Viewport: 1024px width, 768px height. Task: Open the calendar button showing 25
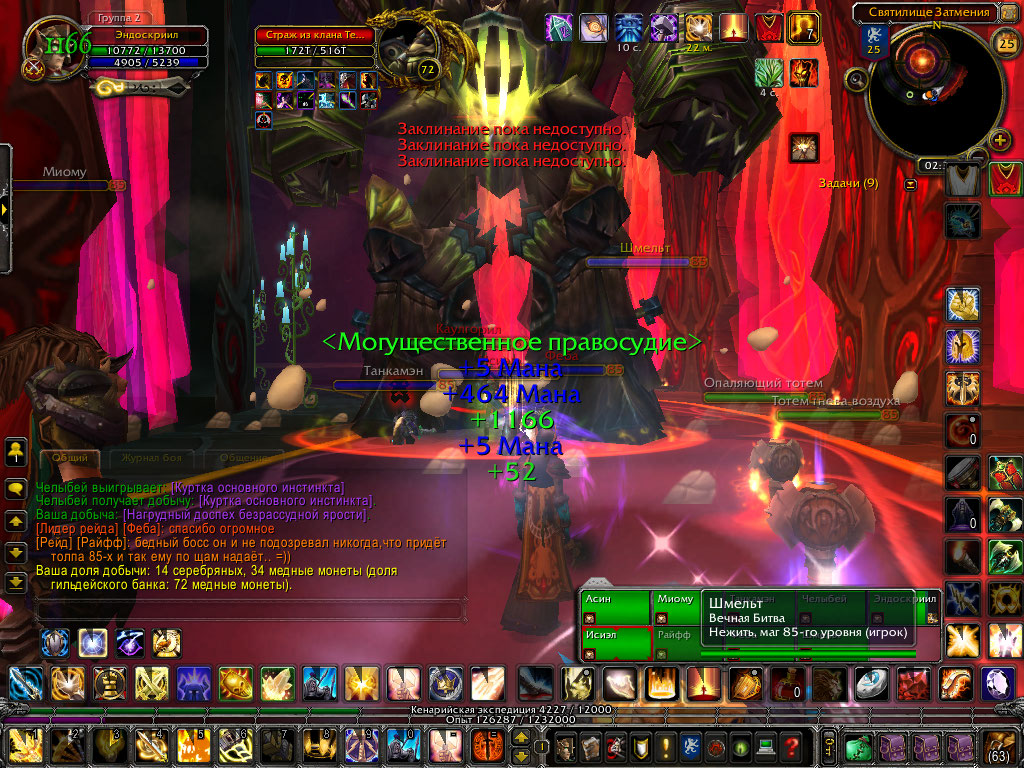click(1005, 41)
